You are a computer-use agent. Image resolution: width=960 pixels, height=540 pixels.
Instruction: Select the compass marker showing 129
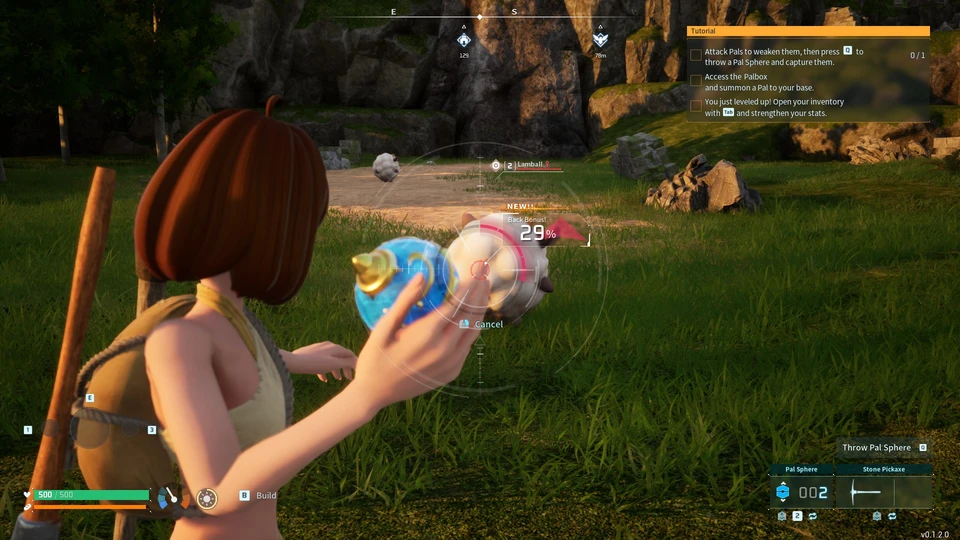pyautogui.click(x=464, y=40)
